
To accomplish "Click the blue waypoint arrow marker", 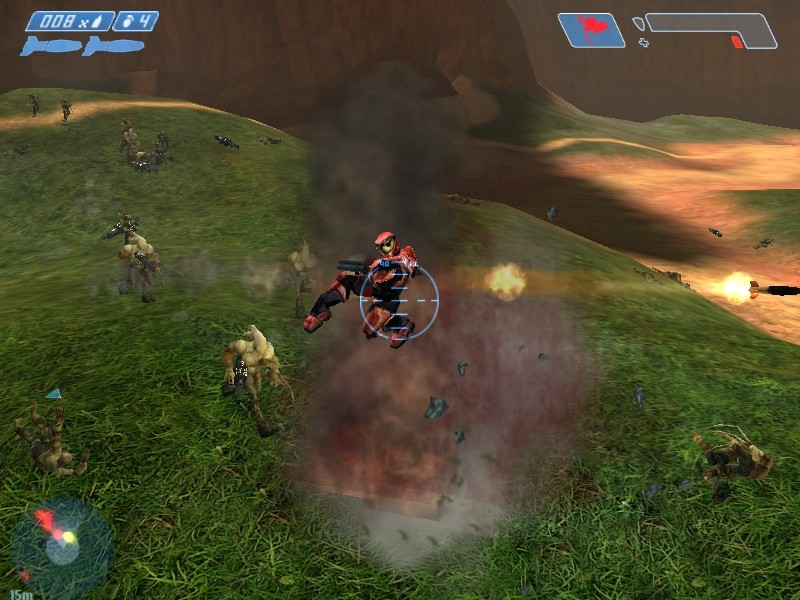I will (54, 394).
